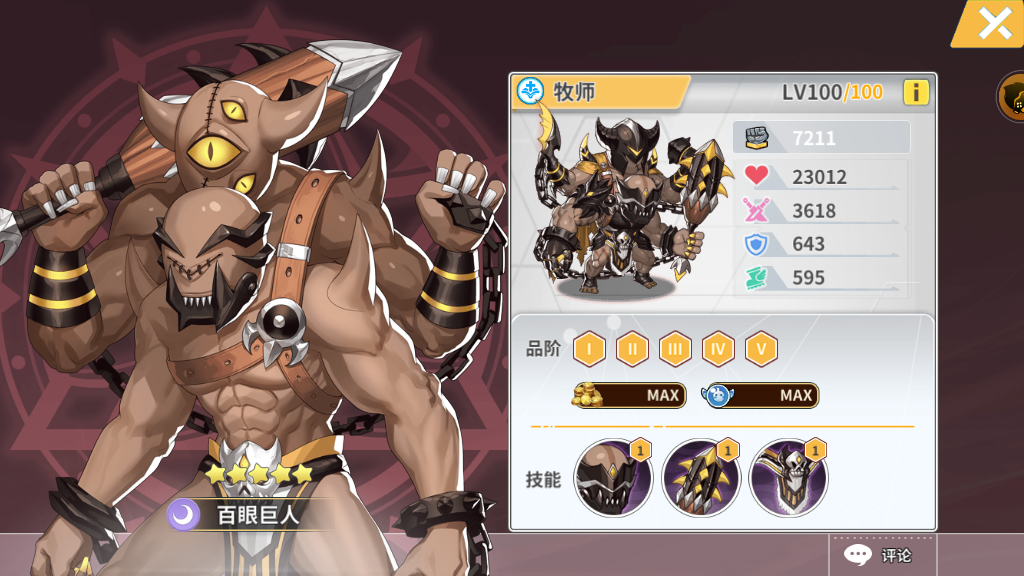Open the 评论 comments section
This screenshot has width=1024, height=576.
pyautogui.click(x=880, y=555)
